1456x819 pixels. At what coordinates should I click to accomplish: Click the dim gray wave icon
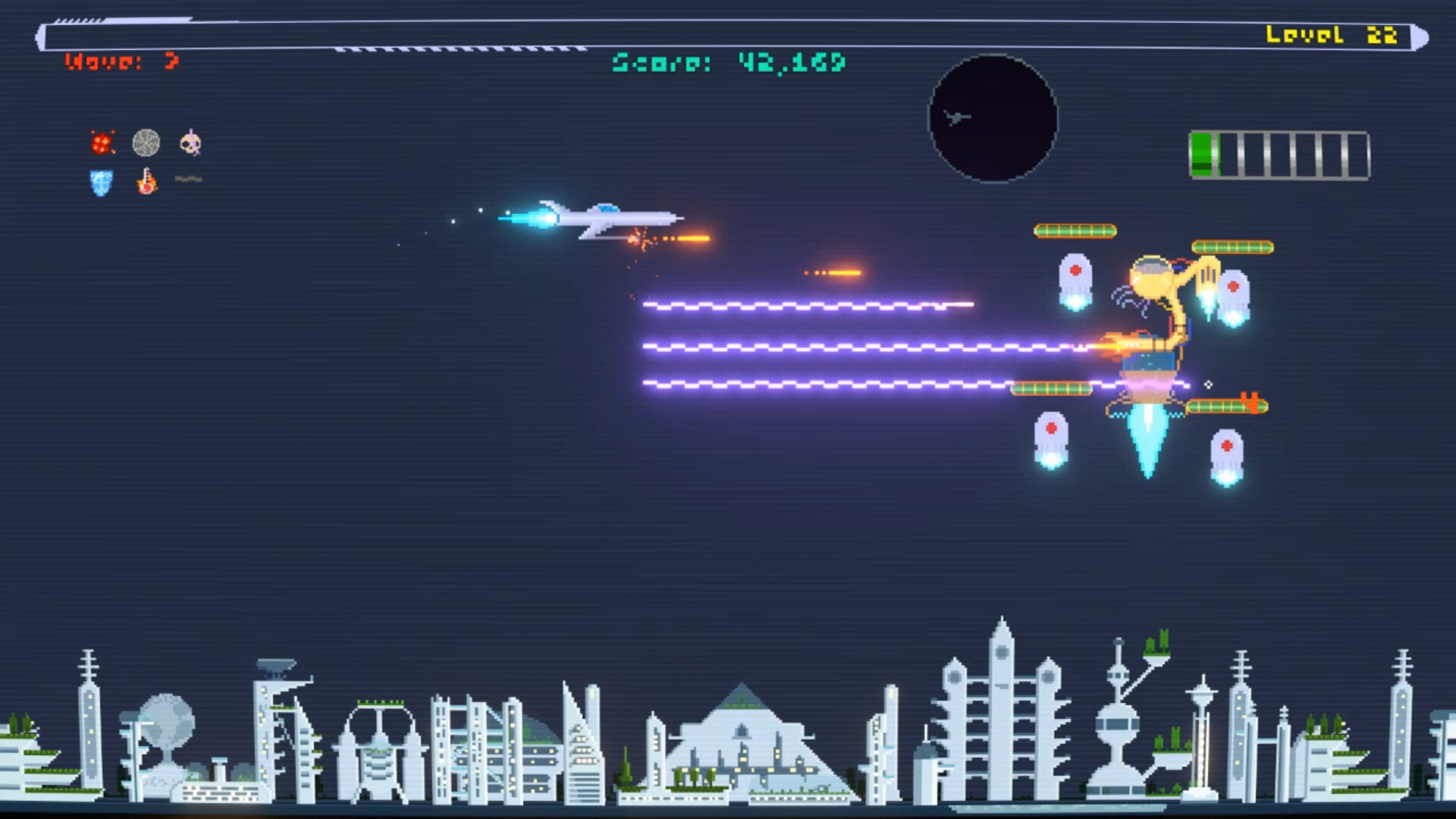189,180
